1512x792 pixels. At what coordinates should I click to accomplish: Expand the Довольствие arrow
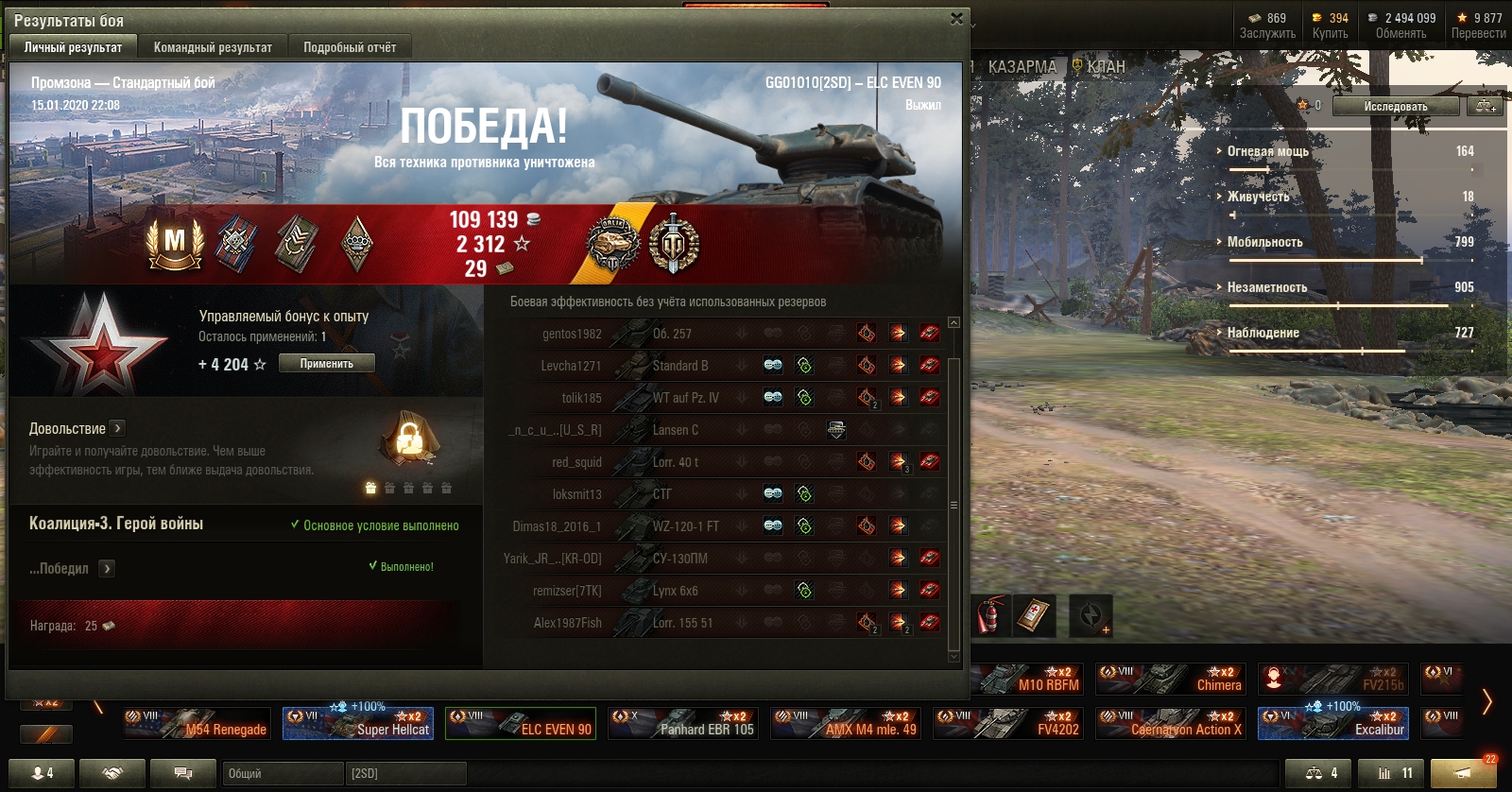(x=117, y=428)
